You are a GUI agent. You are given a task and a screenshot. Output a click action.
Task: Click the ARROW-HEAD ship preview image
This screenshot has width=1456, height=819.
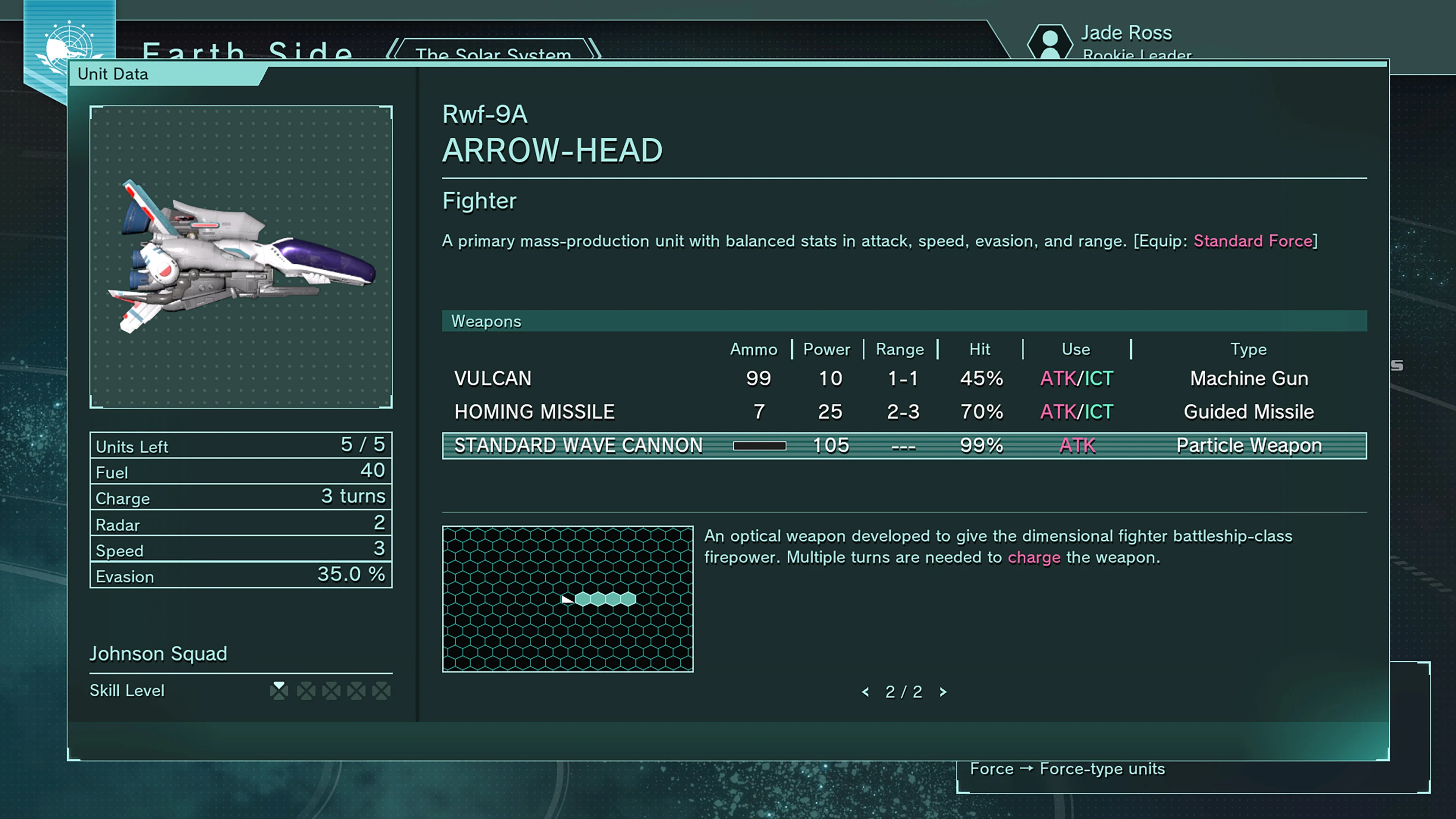tap(242, 257)
